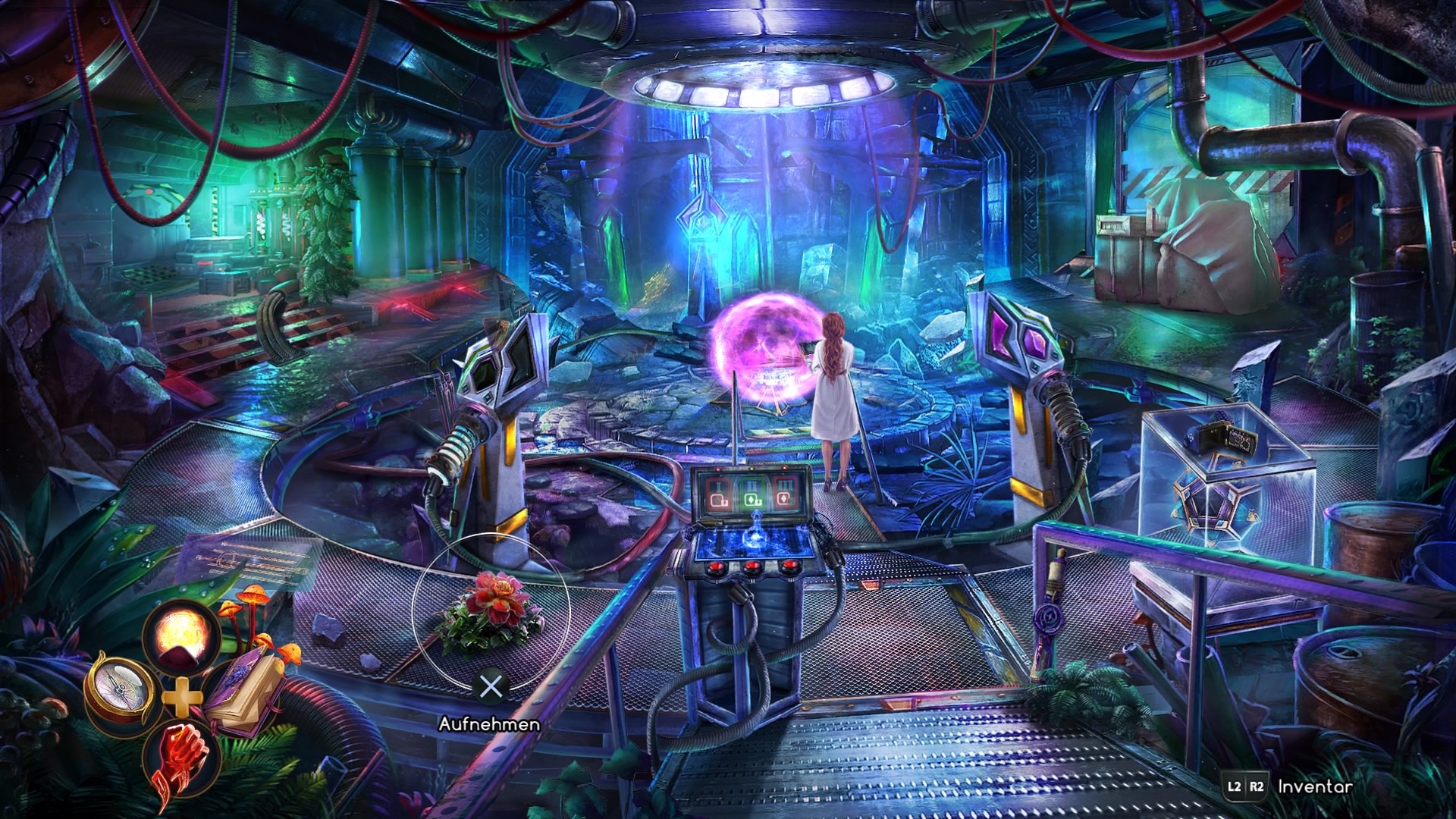Select the red clenched fist icon
Viewport: 1456px width, 819px height.
click(x=180, y=758)
